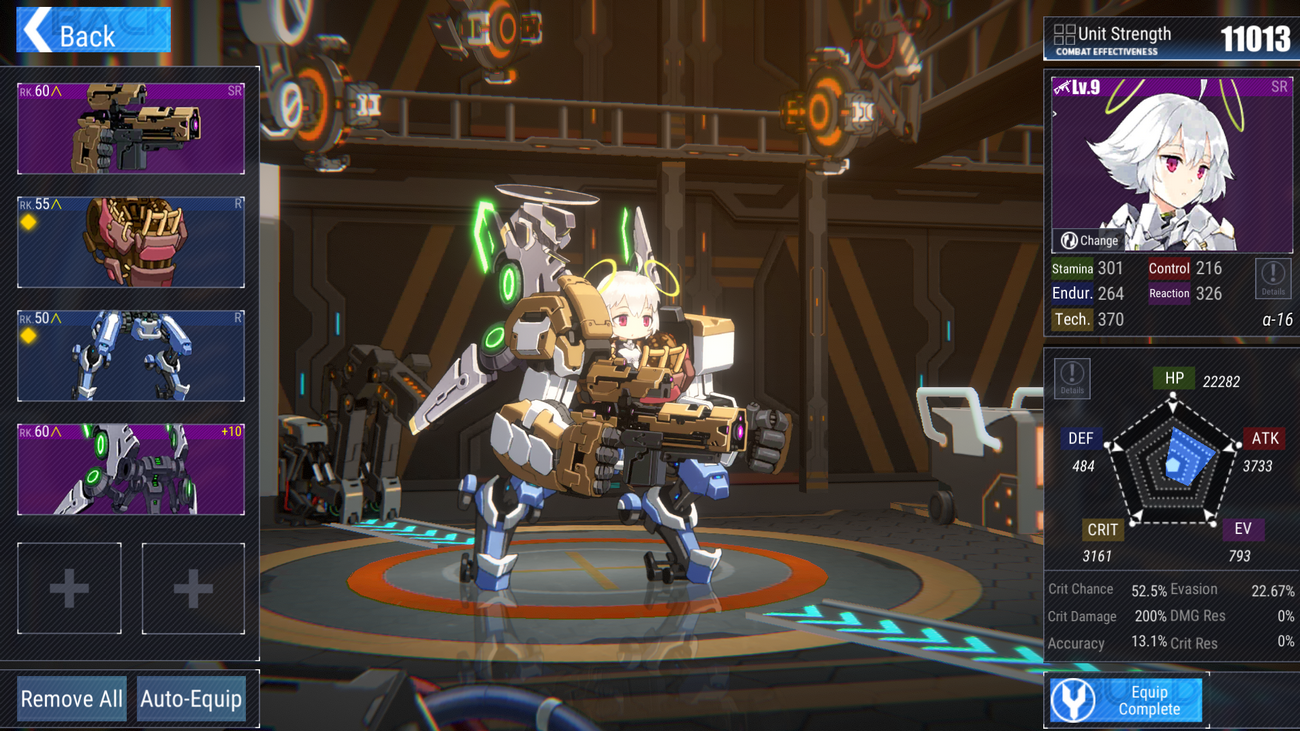Change the assigned pilot
Screen dimensions: 1300x731
click(1090, 240)
